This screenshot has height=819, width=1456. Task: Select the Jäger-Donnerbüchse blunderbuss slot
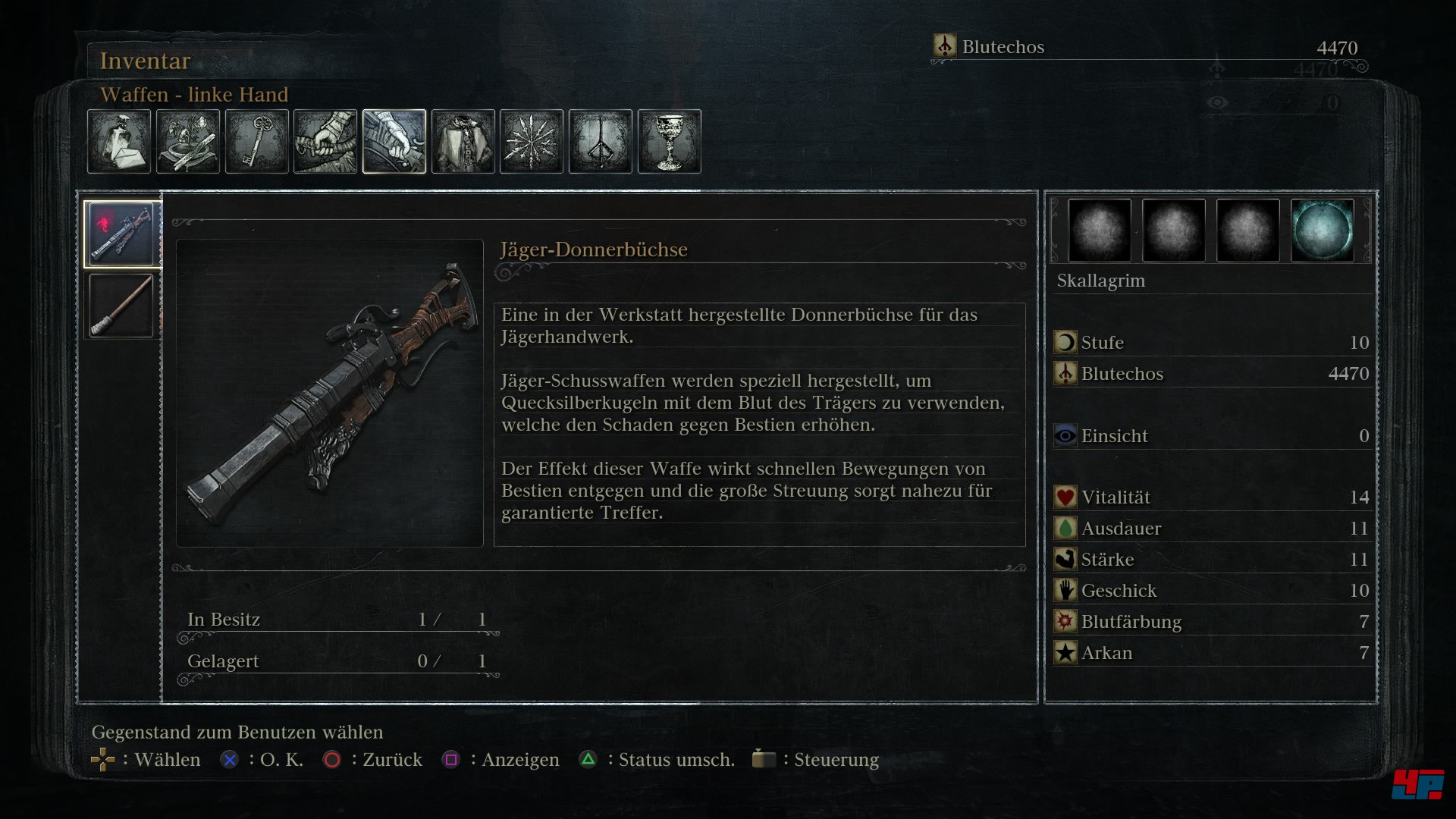click(121, 234)
